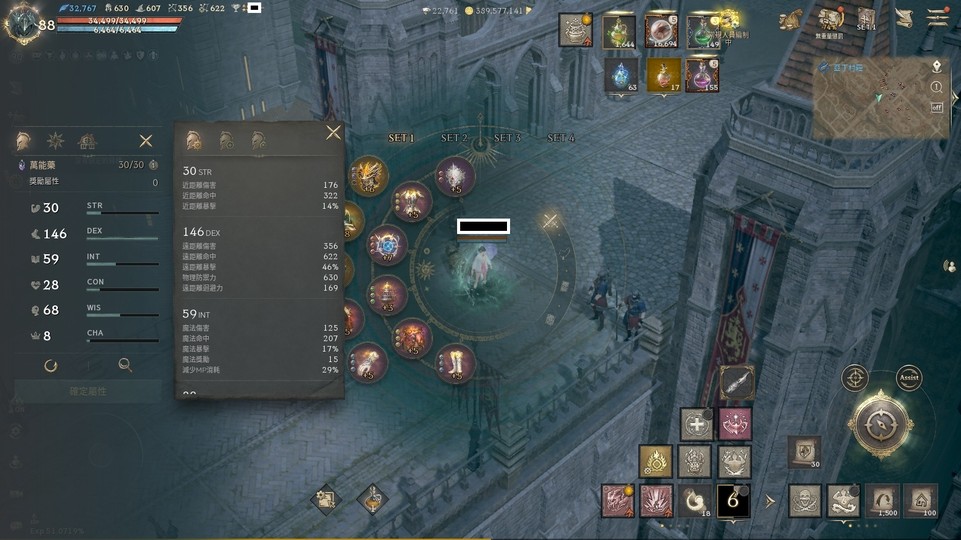Image resolution: width=961 pixels, height=540 pixels.
Task: Use the yellow potion with count 17
Action: point(662,74)
